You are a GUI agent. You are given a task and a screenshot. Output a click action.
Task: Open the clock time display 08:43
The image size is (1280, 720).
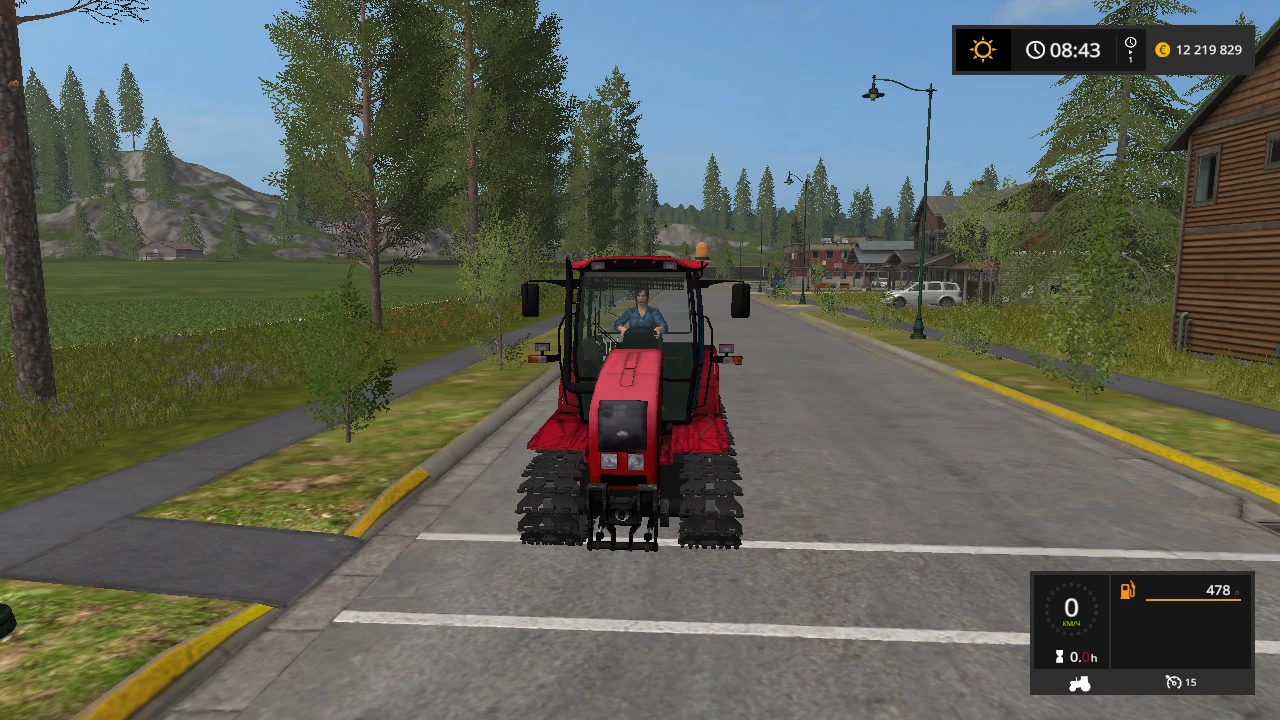[x=1075, y=49]
